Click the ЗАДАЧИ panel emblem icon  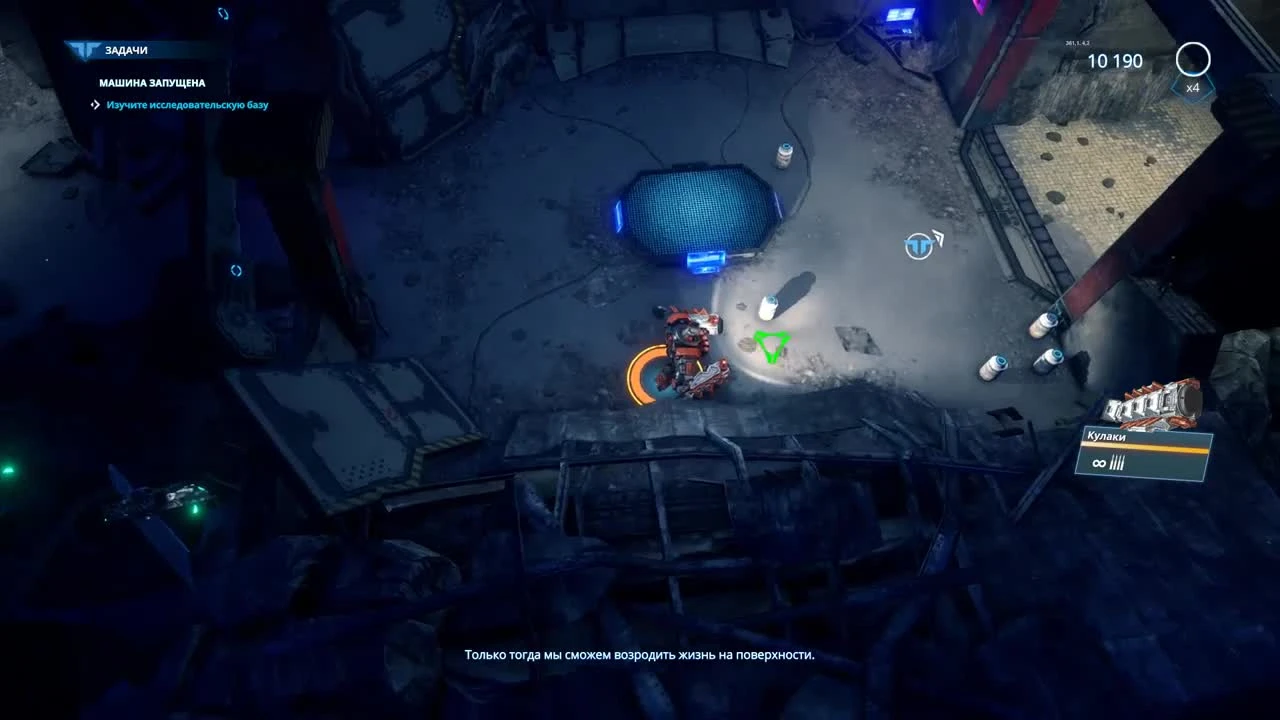click(85, 48)
